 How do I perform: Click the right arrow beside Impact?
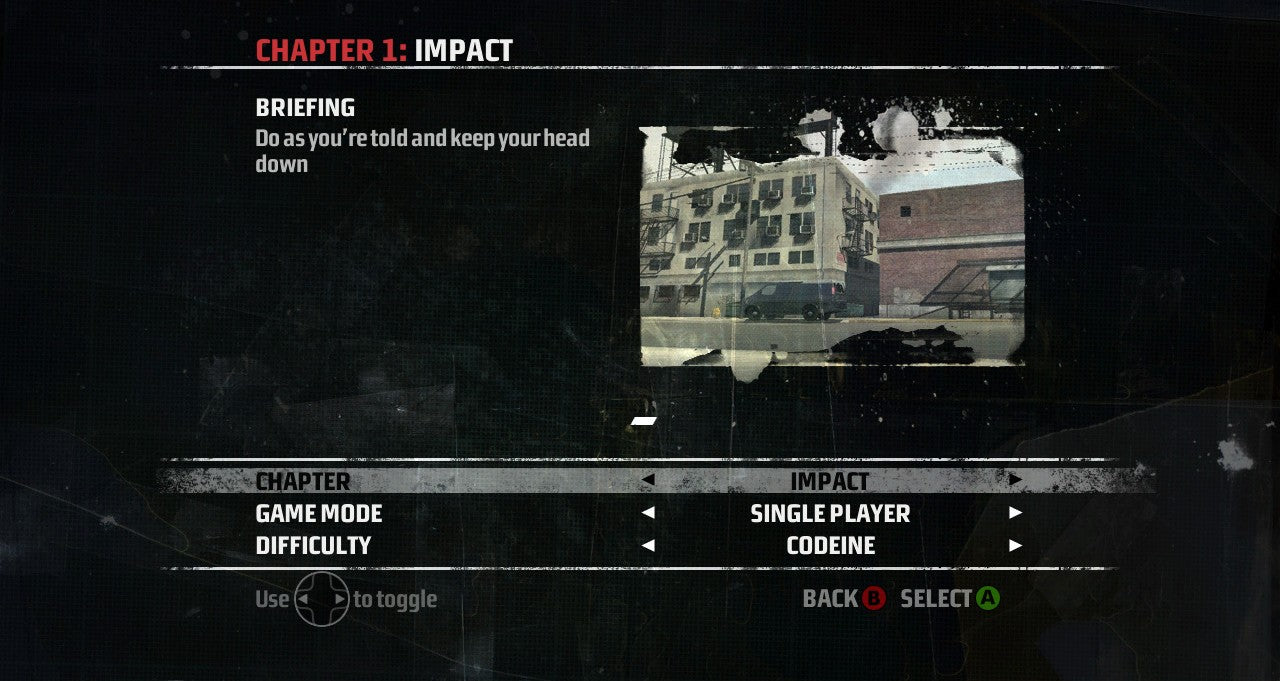1015,480
